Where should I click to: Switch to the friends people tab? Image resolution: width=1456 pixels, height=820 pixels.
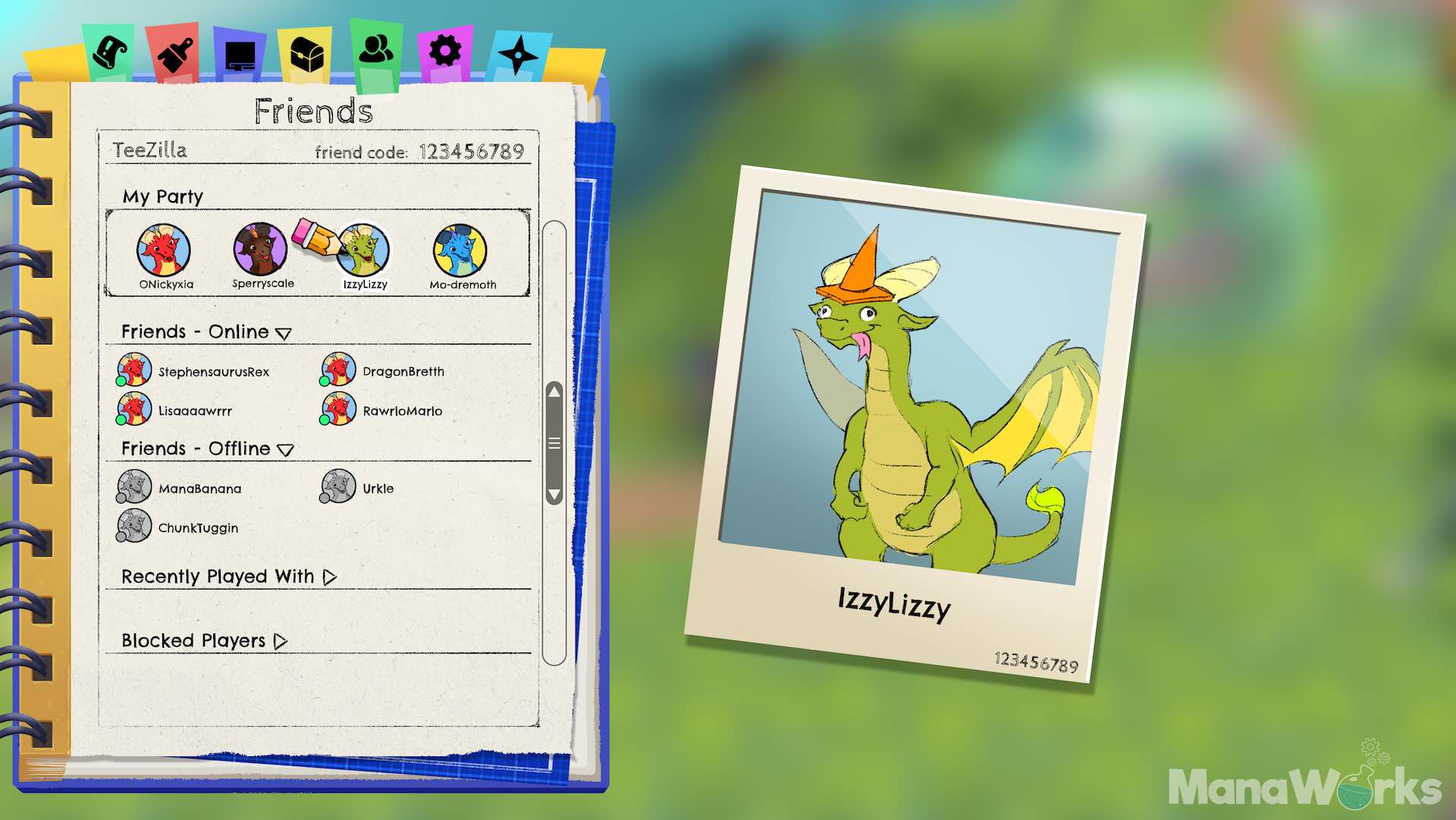[x=376, y=49]
